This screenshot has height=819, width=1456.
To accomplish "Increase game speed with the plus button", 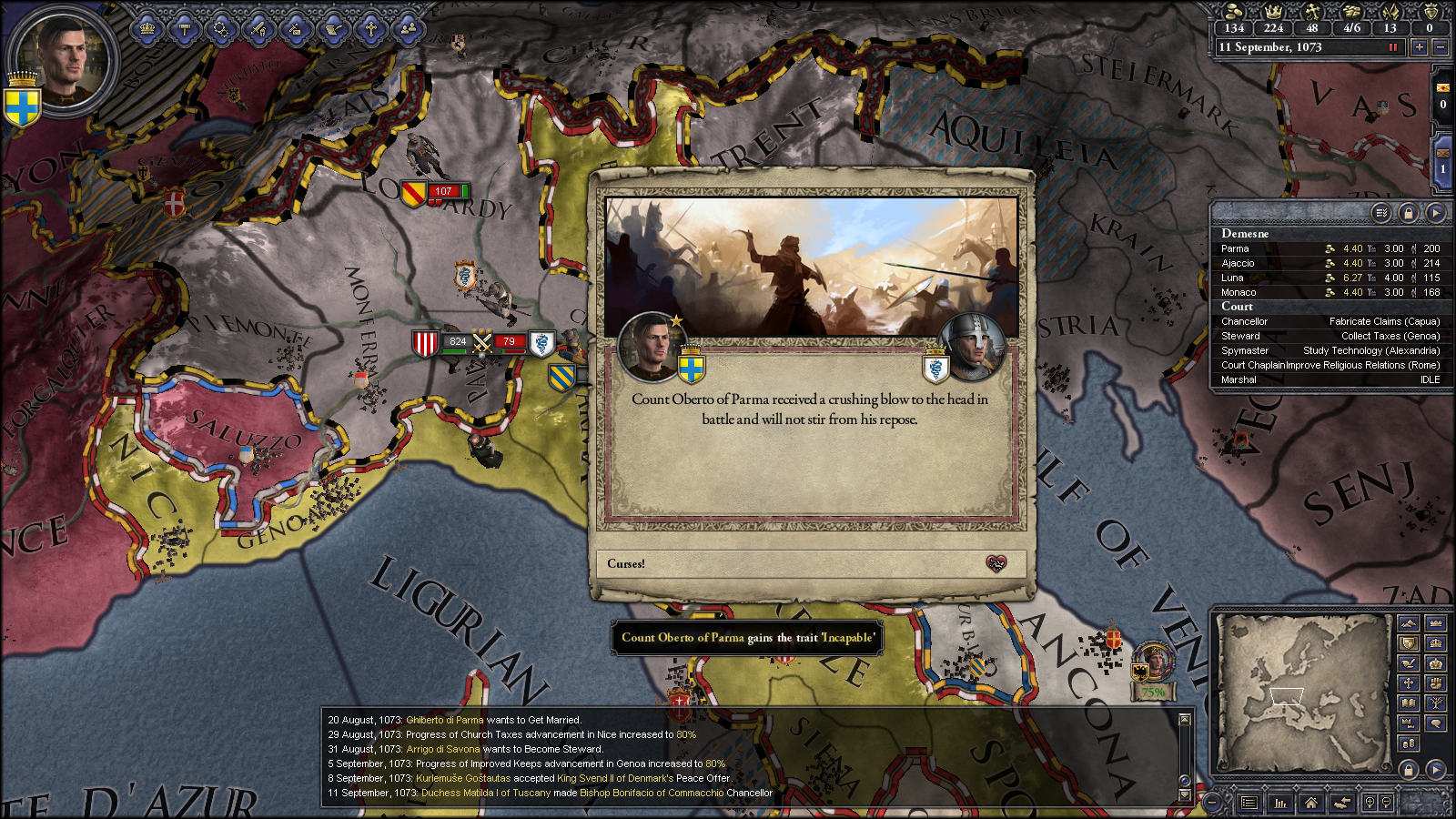I will pyautogui.click(x=1419, y=47).
